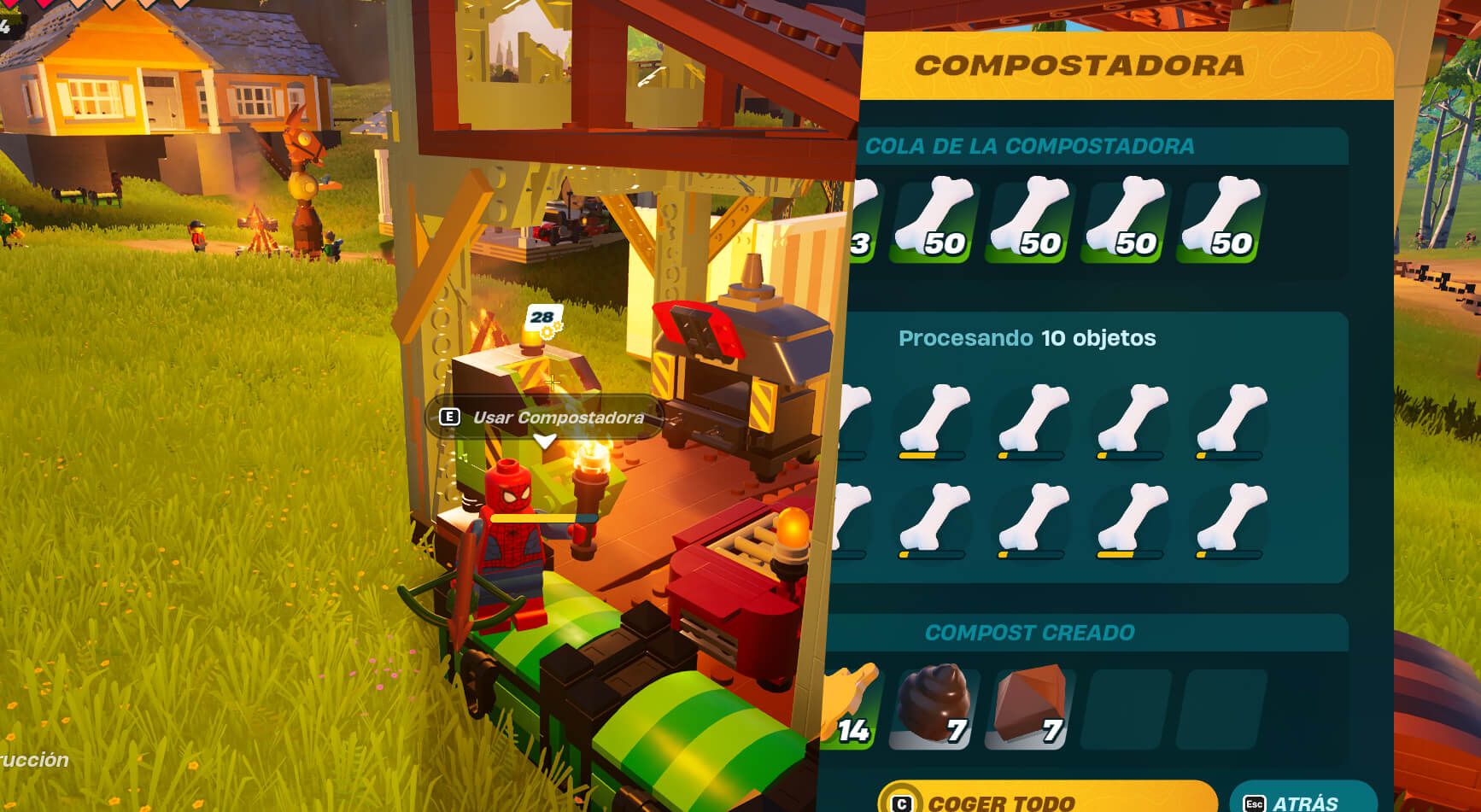Viewport: 1481px width, 812px height.
Task: Select the first processing bone item
Action: click(850, 418)
